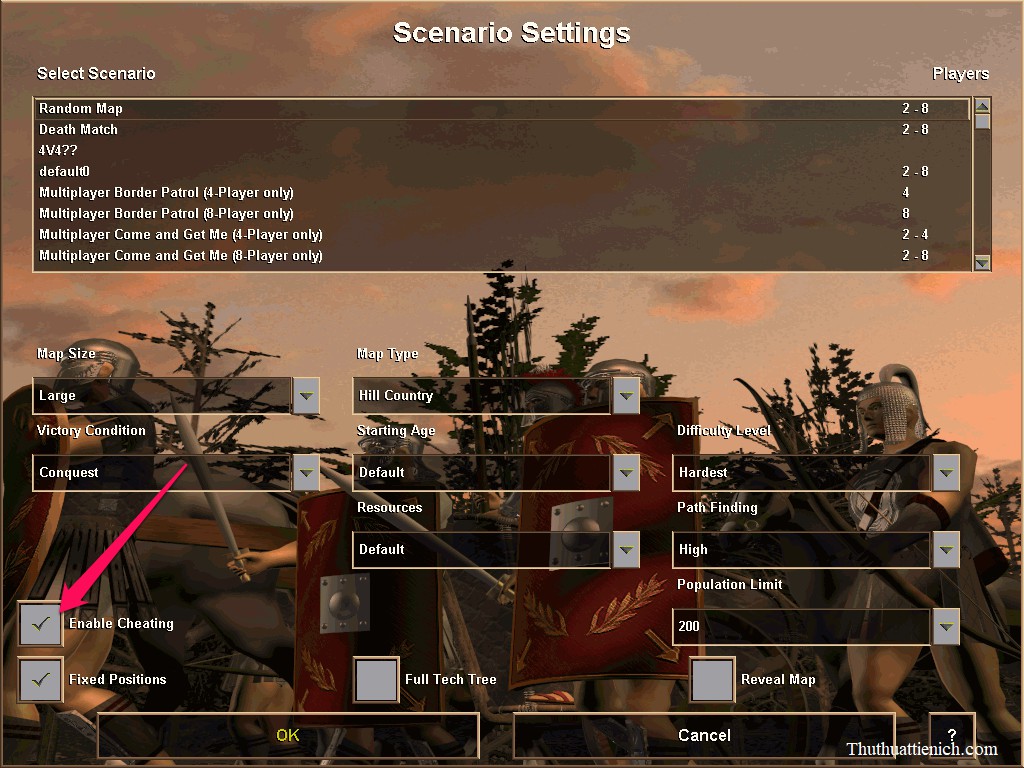Tick the Reveal Map checkbox
Screen dimensions: 1024x768
pos(713,680)
